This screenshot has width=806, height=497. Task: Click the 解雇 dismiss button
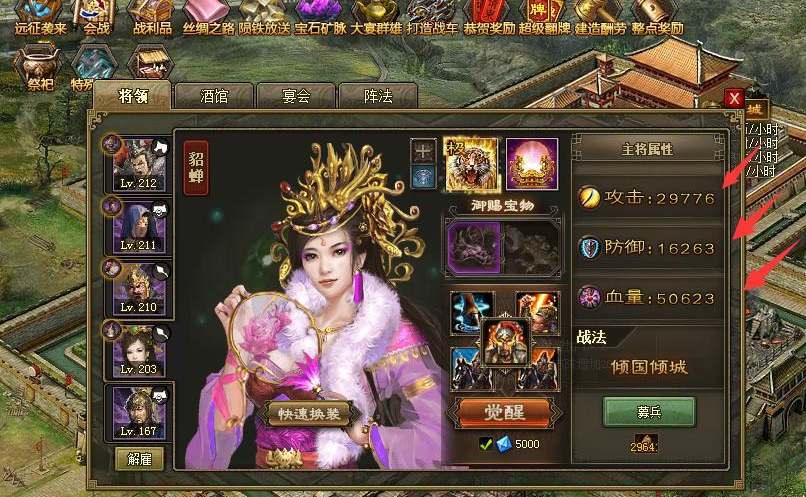[x=139, y=458]
